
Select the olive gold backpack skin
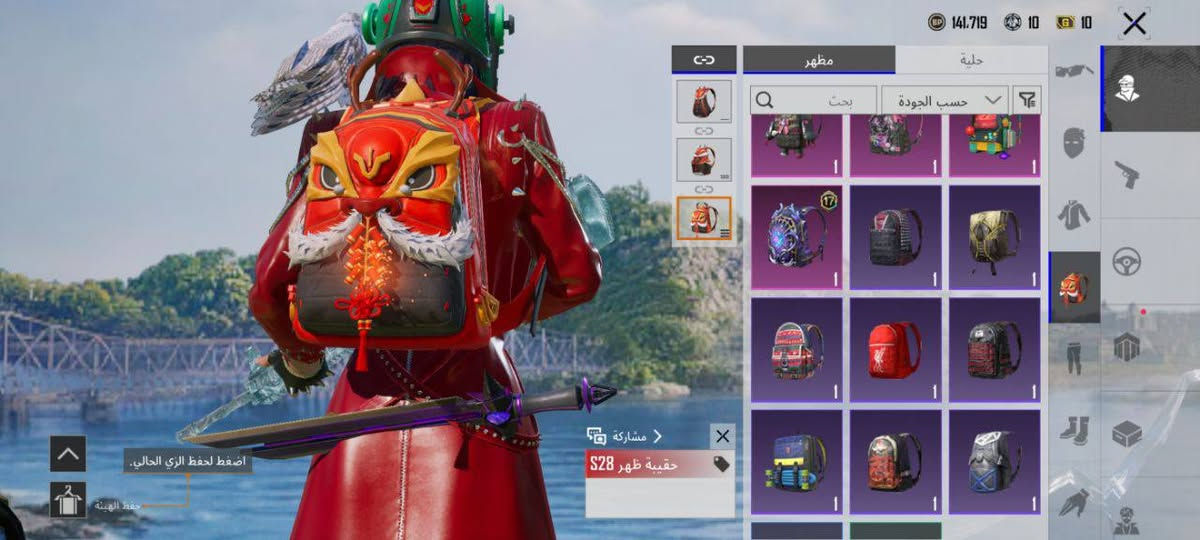pyautogui.click(x=994, y=237)
